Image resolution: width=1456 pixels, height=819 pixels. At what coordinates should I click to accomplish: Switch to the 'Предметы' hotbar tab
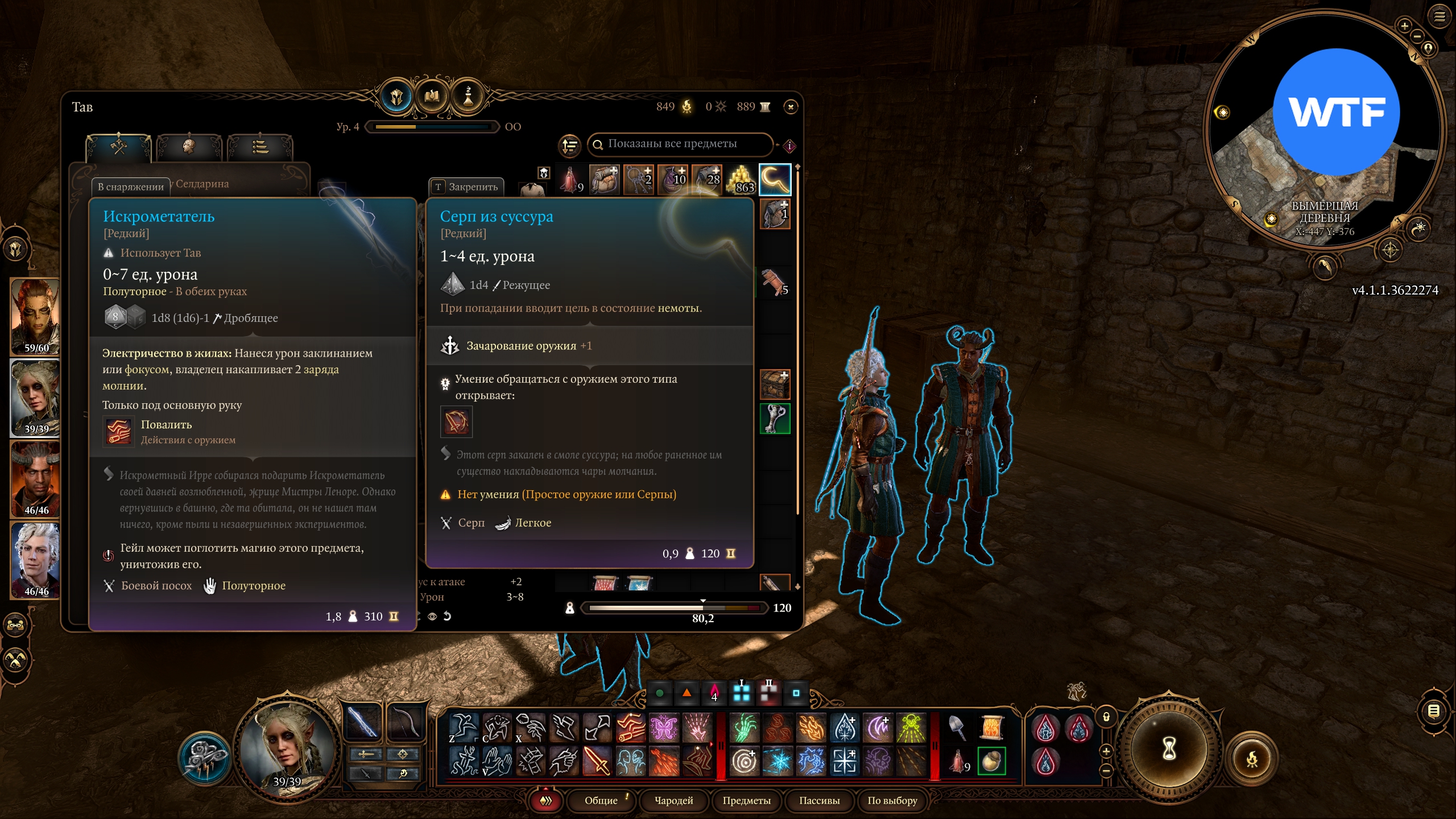point(746,800)
